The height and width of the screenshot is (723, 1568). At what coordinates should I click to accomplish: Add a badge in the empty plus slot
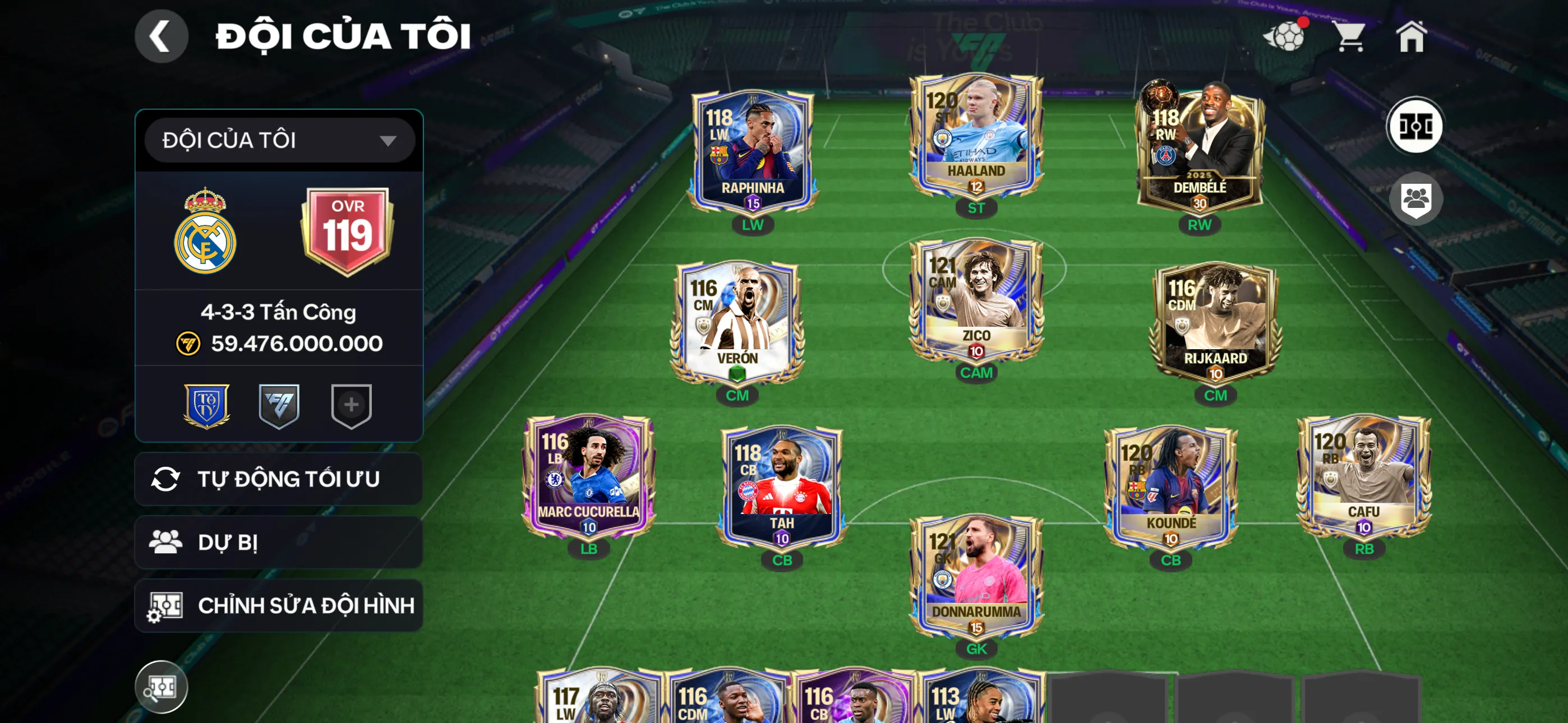point(351,405)
